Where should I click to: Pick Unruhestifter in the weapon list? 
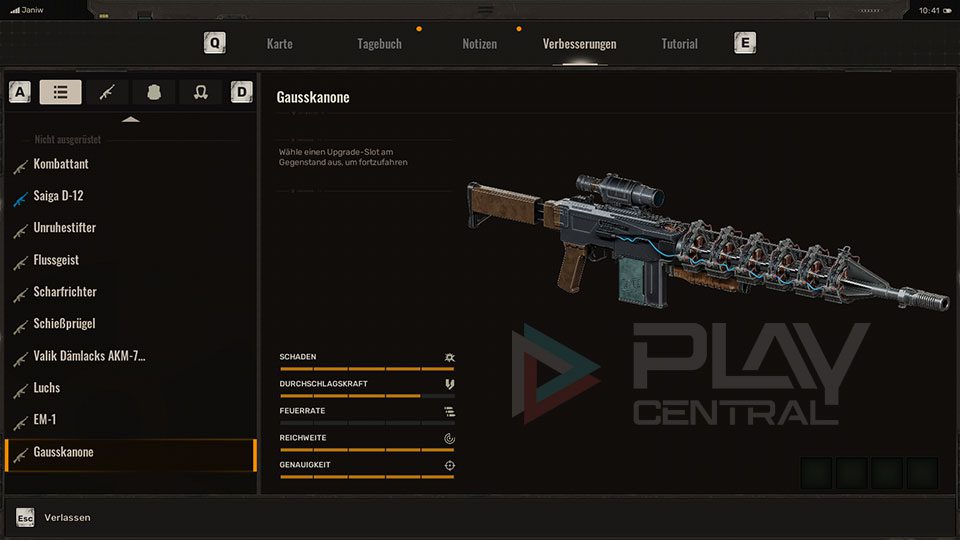pos(65,228)
